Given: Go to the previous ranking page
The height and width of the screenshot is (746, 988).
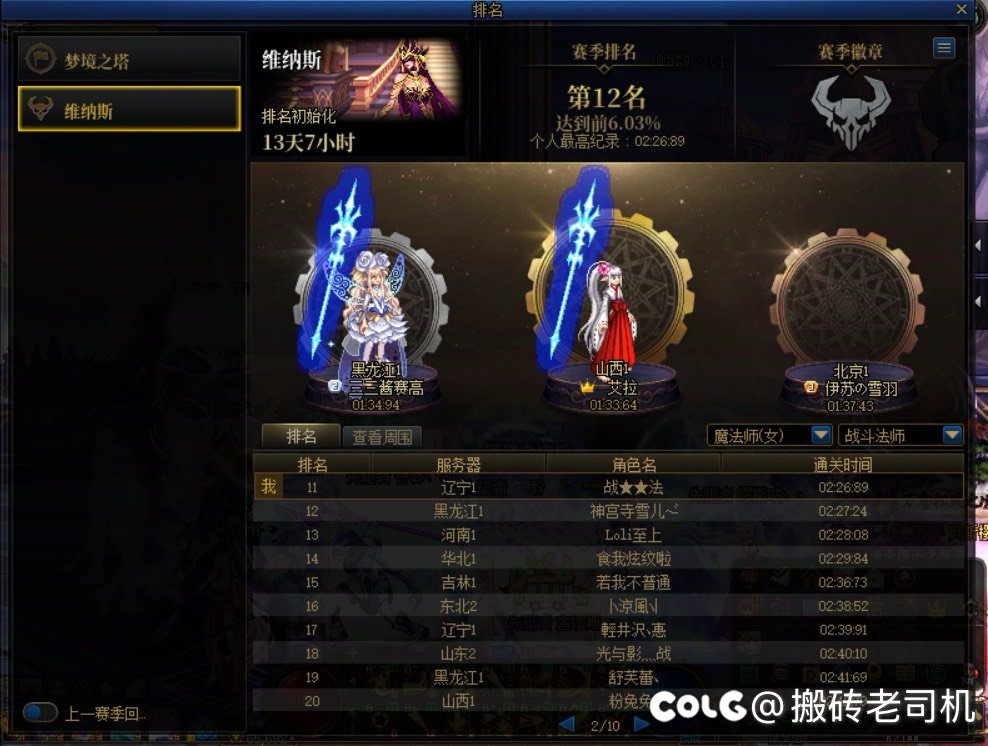Looking at the screenshot, I should click(567, 724).
